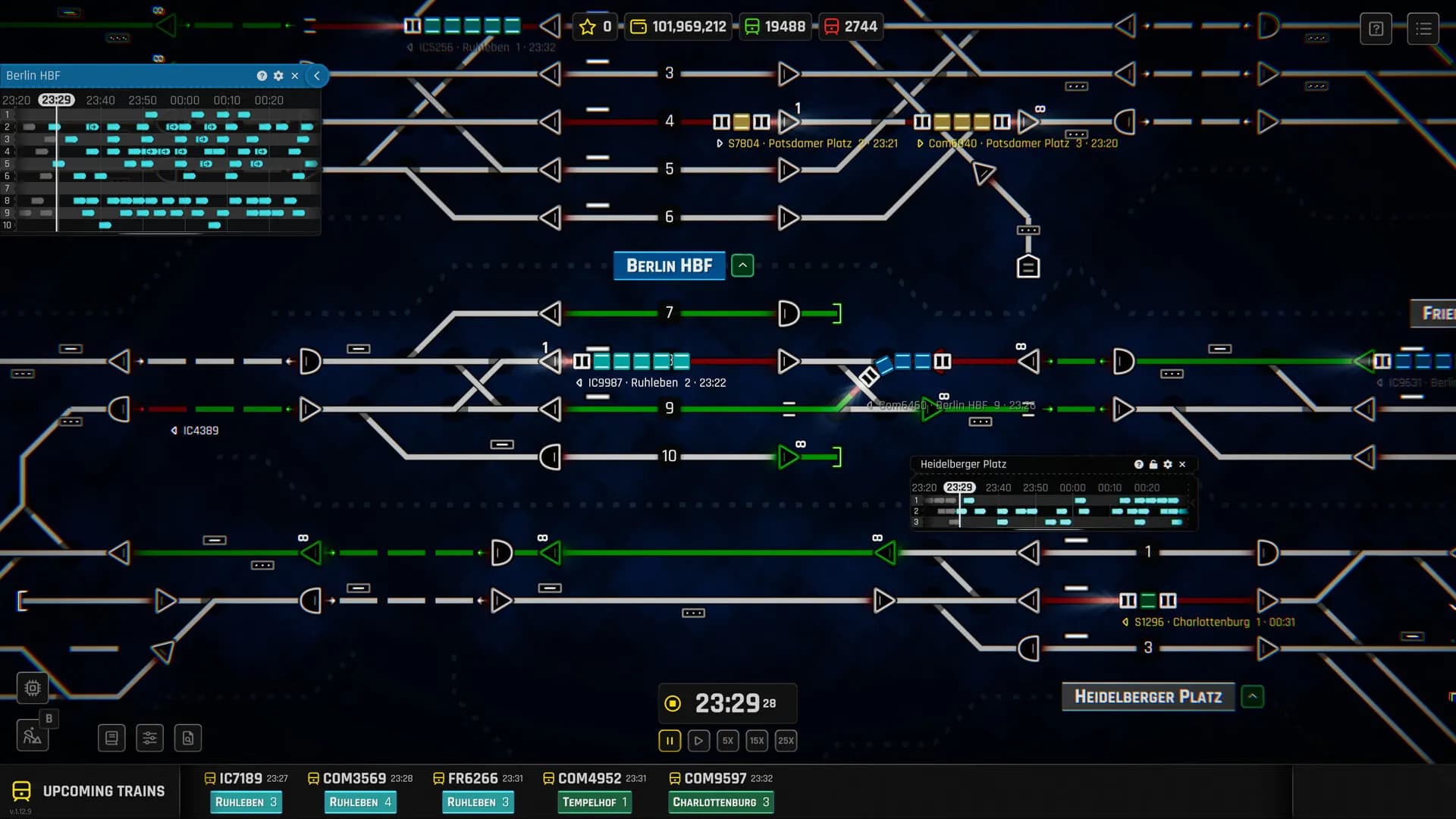Click the Ruhleben 4 destination for COM3569
Screen dimensions: 1456x819
(360, 802)
